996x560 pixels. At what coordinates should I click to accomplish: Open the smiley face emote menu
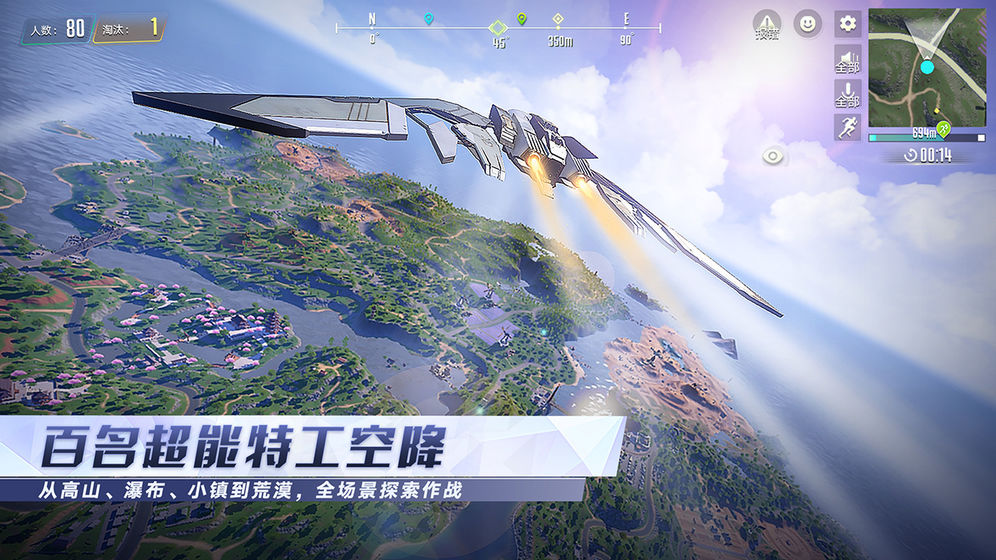[x=807, y=24]
